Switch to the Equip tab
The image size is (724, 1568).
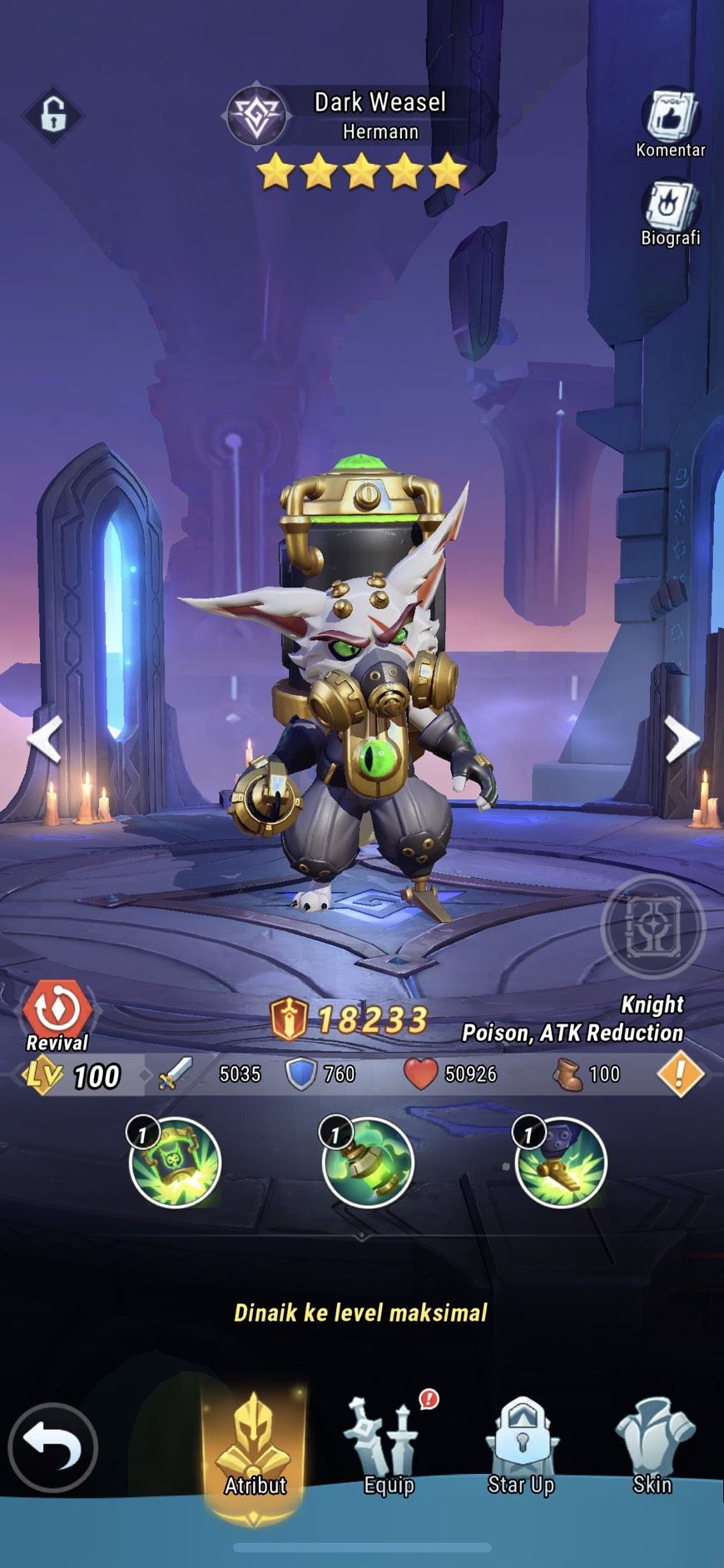389,1448
